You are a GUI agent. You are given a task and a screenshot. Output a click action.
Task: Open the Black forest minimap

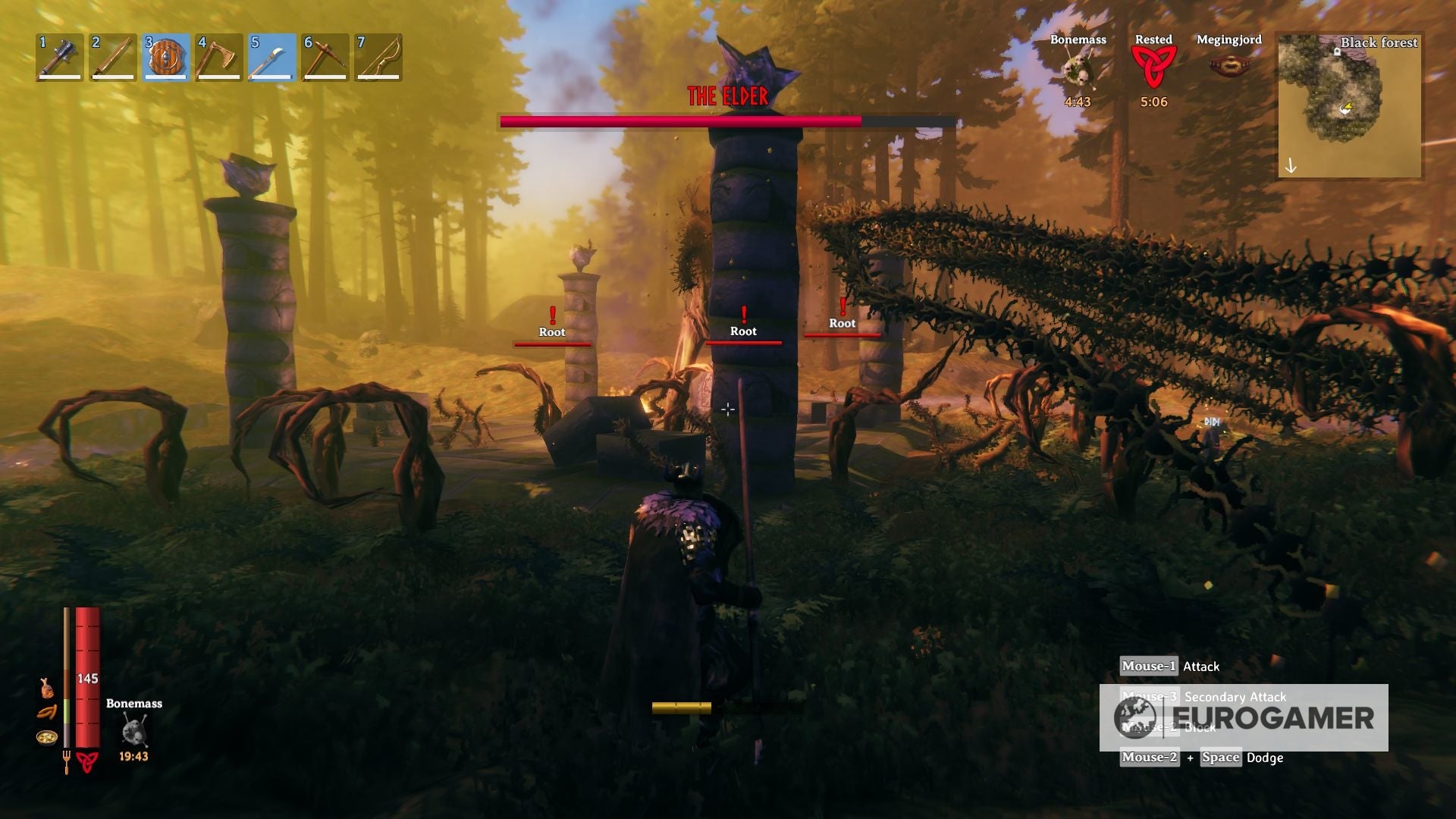pyautogui.click(x=1349, y=105)
